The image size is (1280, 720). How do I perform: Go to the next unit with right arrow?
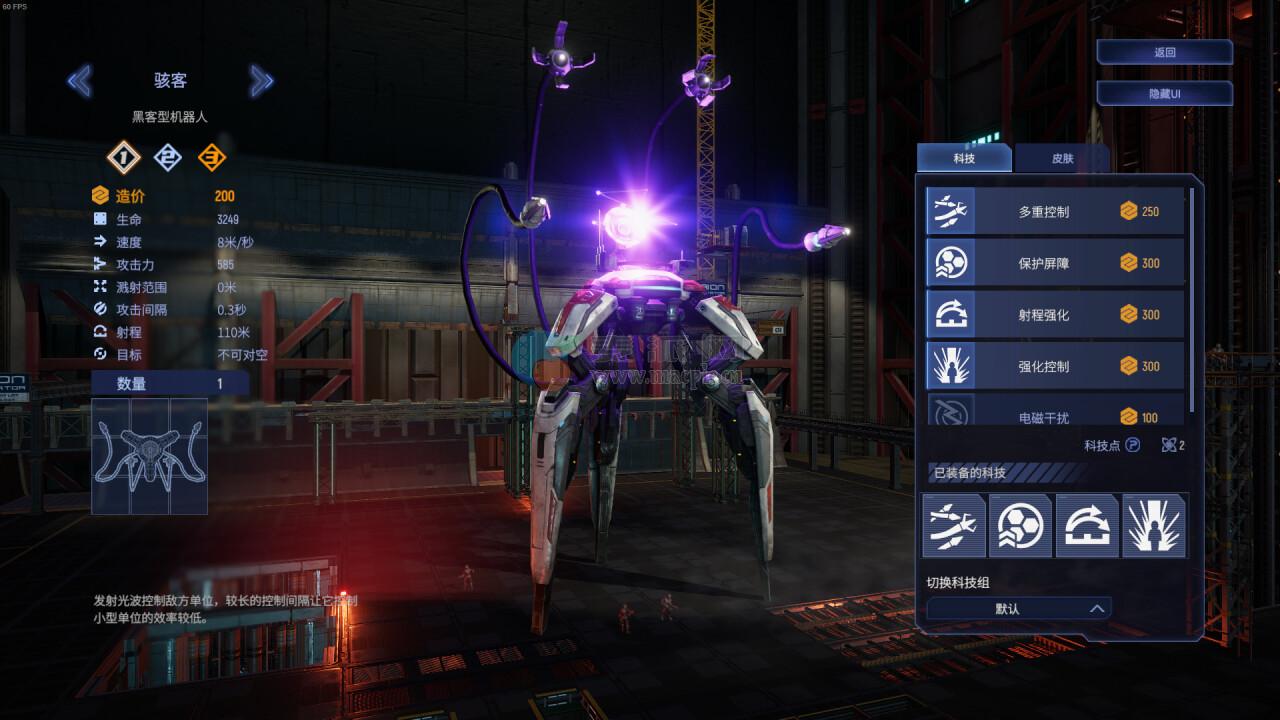261,80
